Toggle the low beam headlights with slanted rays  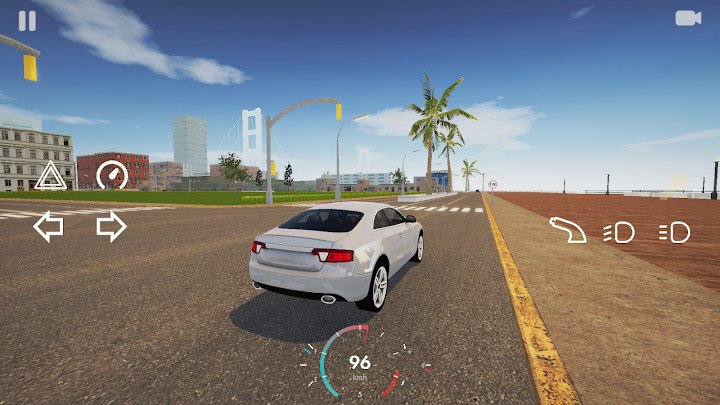tap(619, 233)
